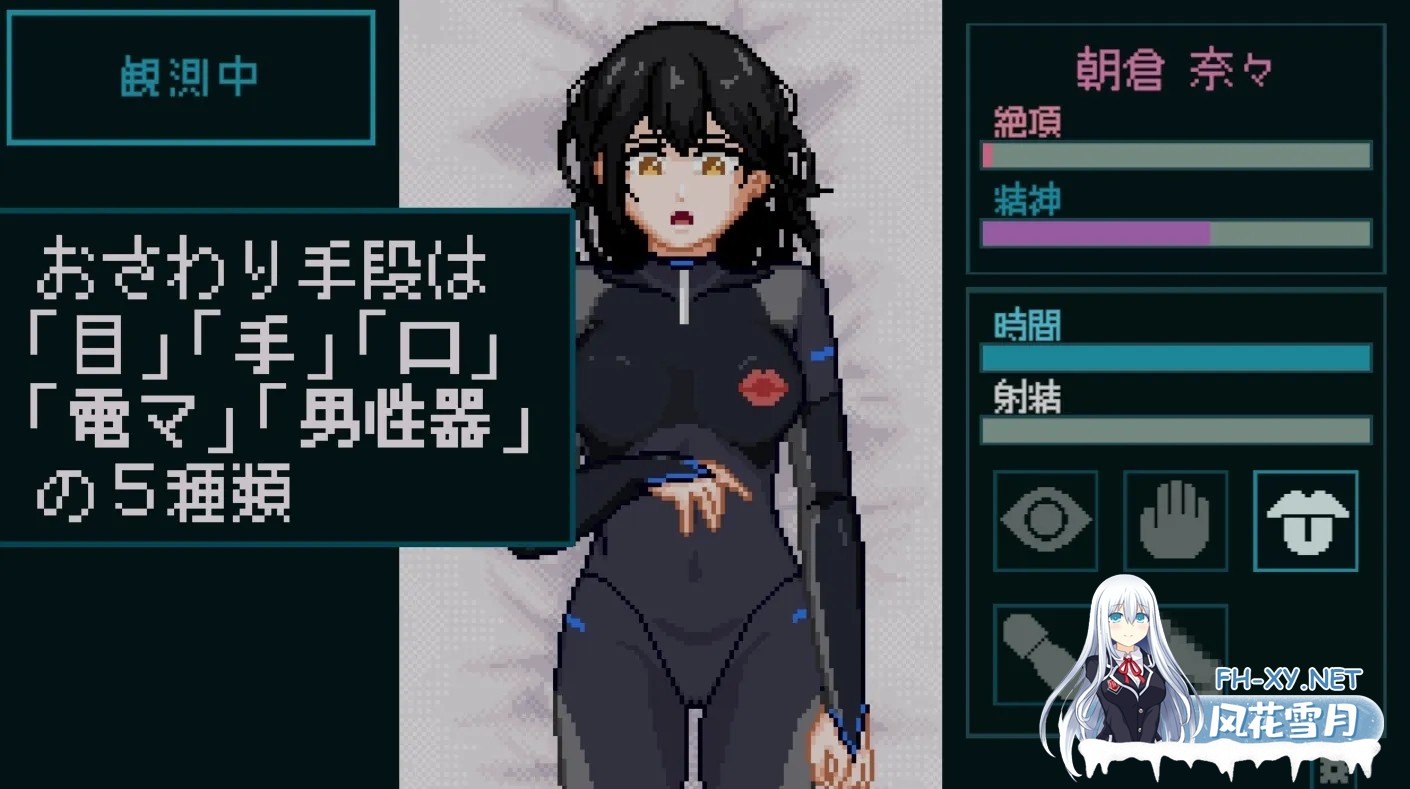Select the male organ (男性器) tool
The width and height of the screenshot is (1410, 789).
point(1176,652)
